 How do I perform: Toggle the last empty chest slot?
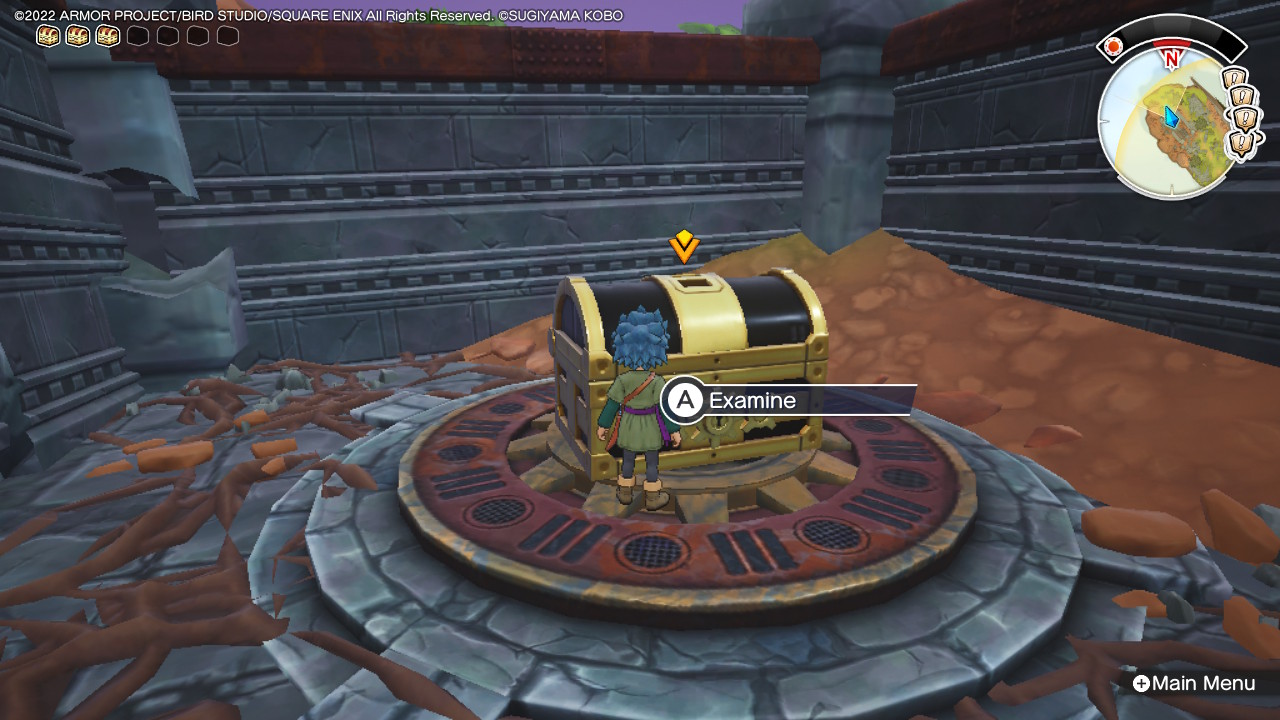point(229,35)
